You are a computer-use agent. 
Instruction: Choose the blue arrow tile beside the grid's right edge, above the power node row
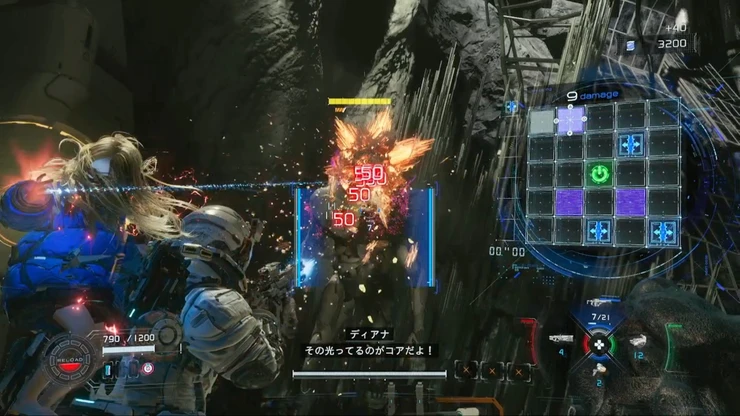coord(630,146)
